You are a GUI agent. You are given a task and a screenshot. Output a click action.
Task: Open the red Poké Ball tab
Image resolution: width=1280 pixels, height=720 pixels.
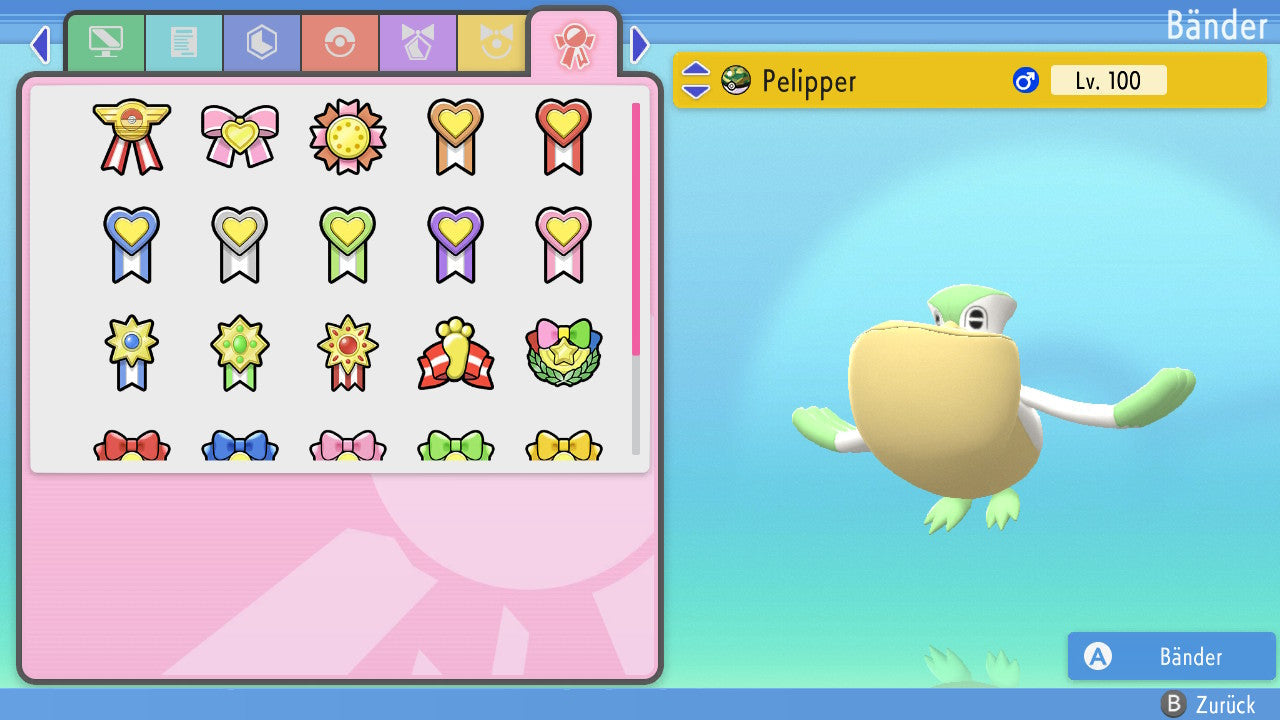pos(340,43)
